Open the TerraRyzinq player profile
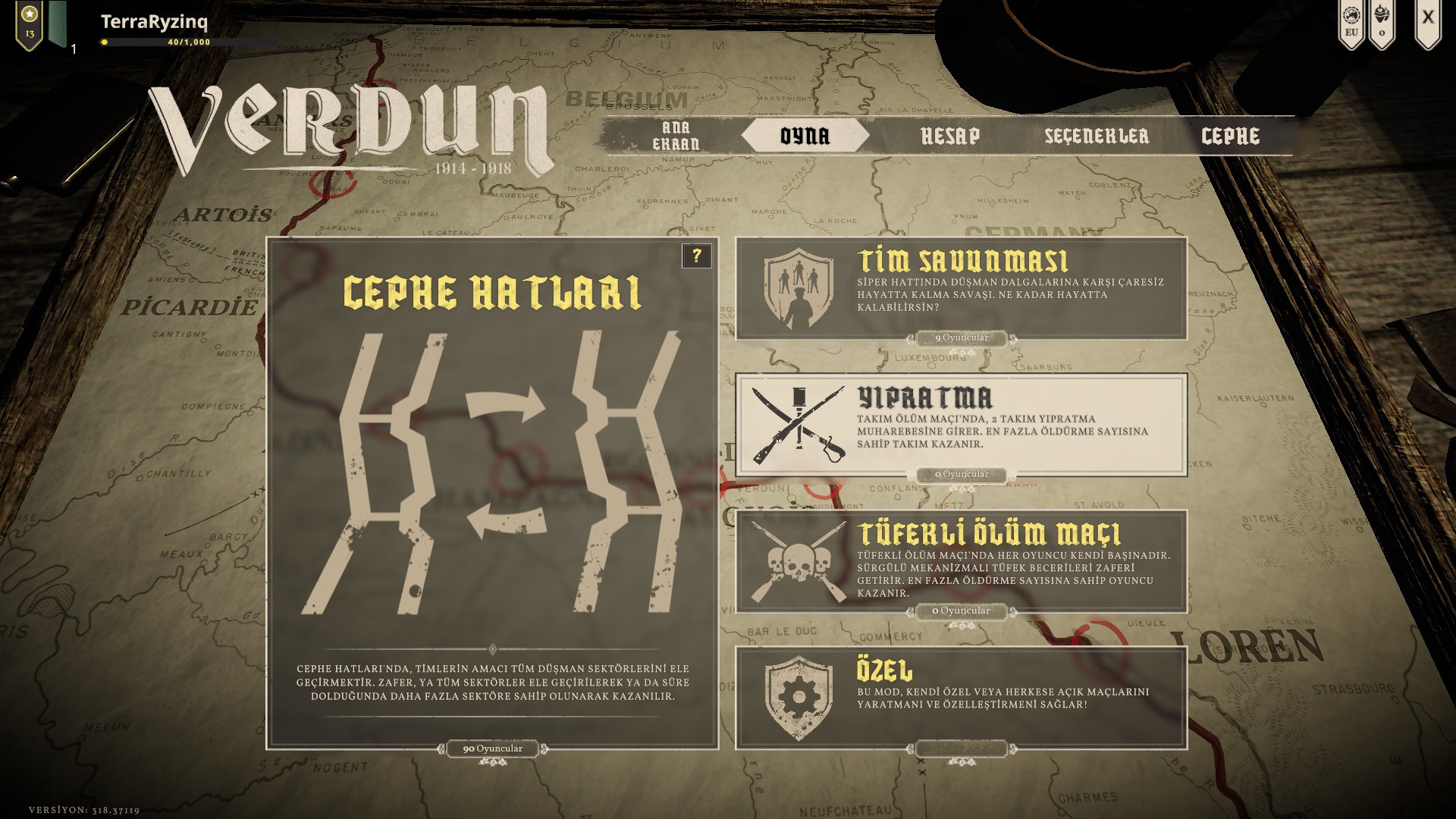1456x819 pixels. (154, 22)
